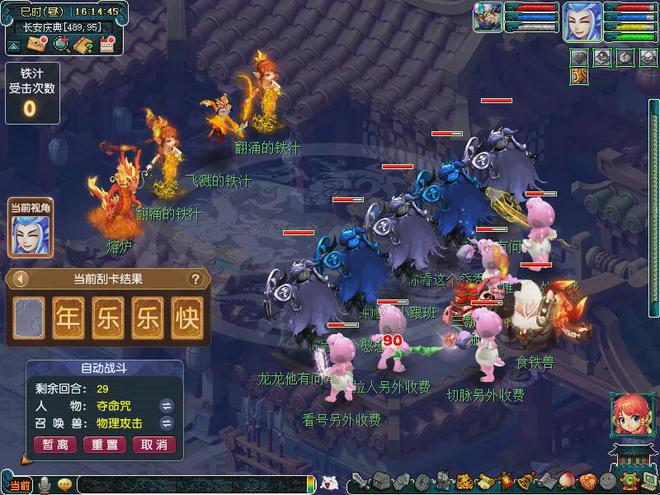Switch the 人物 action using its swap arrows
This screenshot has width=660, height=495.
[167, 406]
